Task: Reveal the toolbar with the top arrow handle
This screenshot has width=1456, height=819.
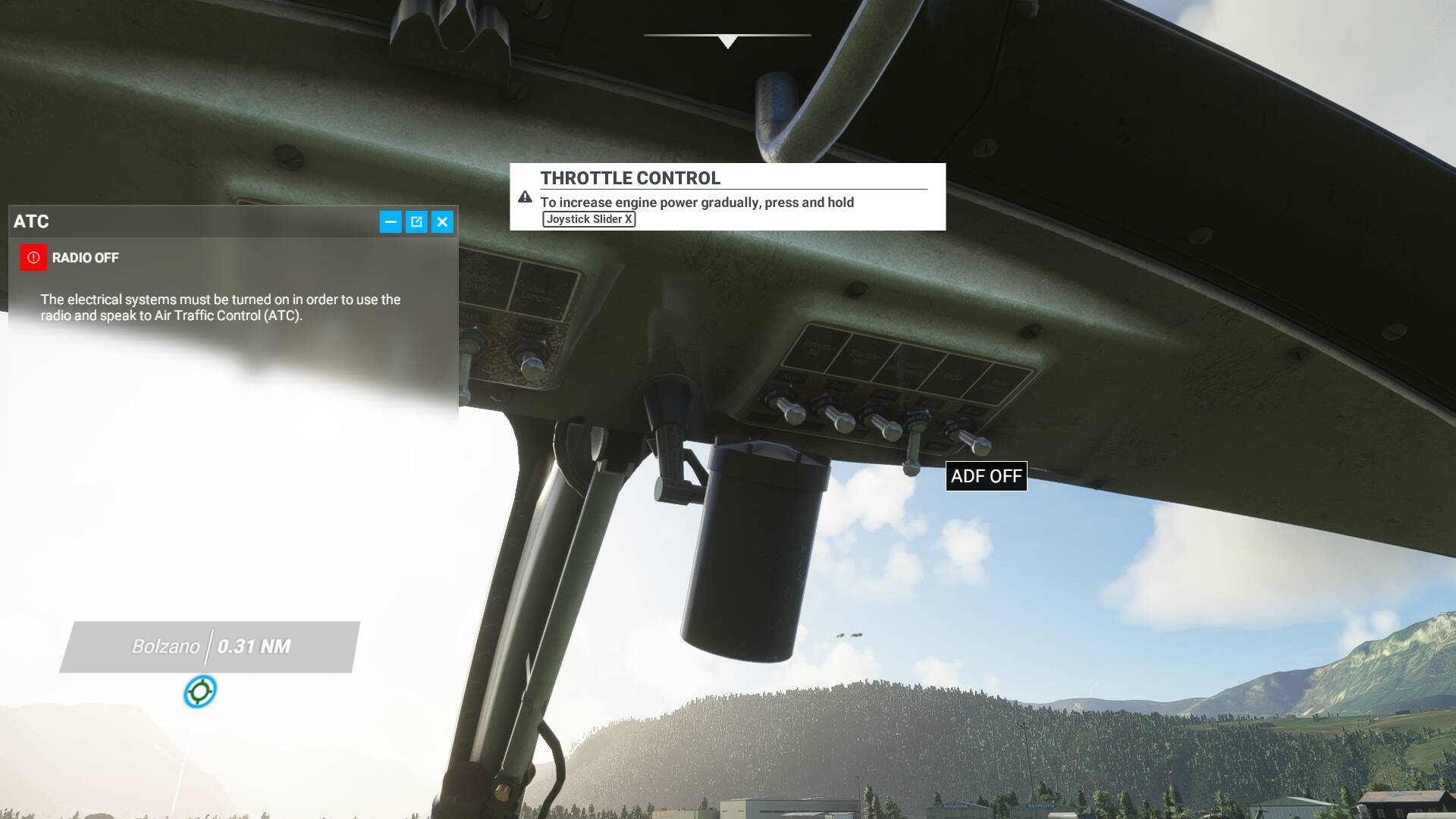Action: click(727, 41)
